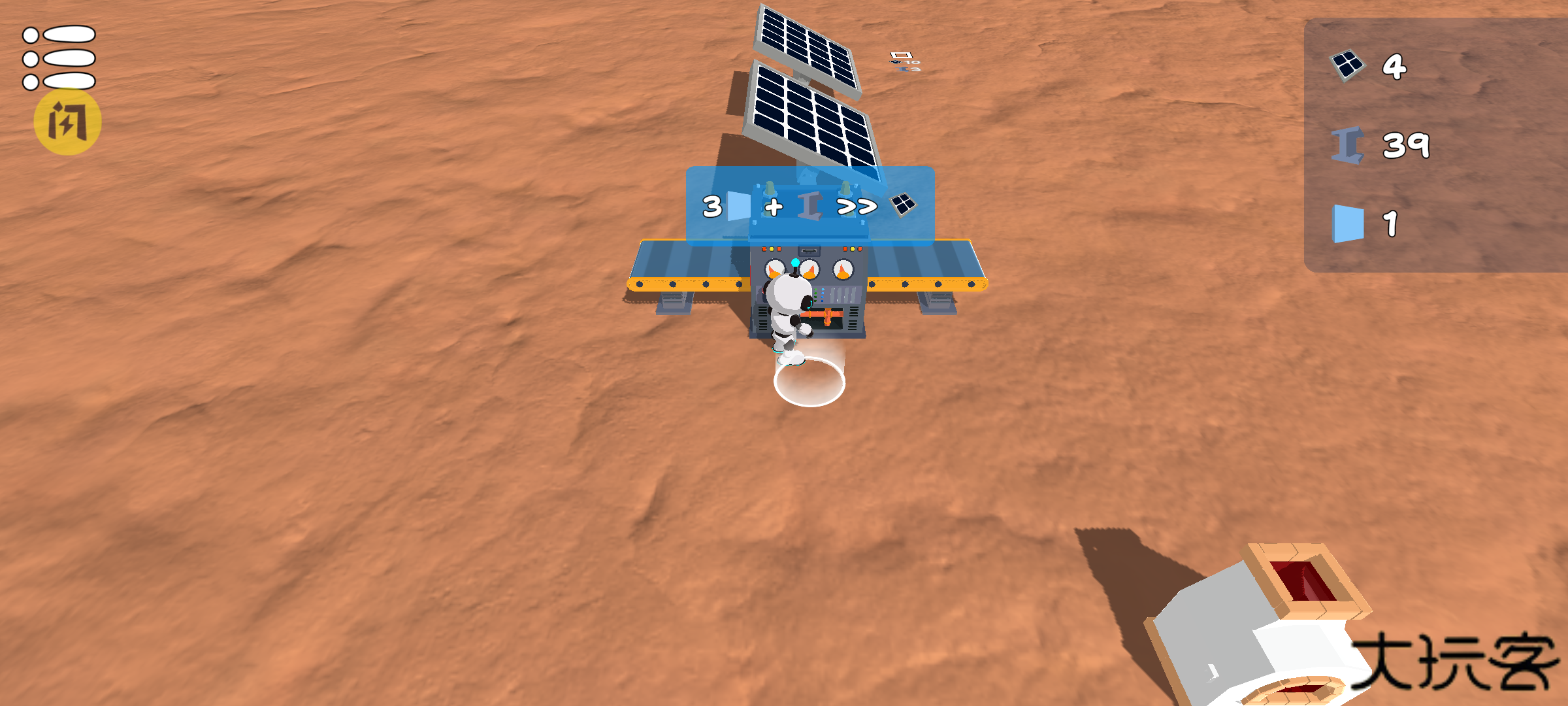Screen dimensions: 1568x706
Task: Select the glass input icon beside the number 3
Action: (x=738, y=206)
